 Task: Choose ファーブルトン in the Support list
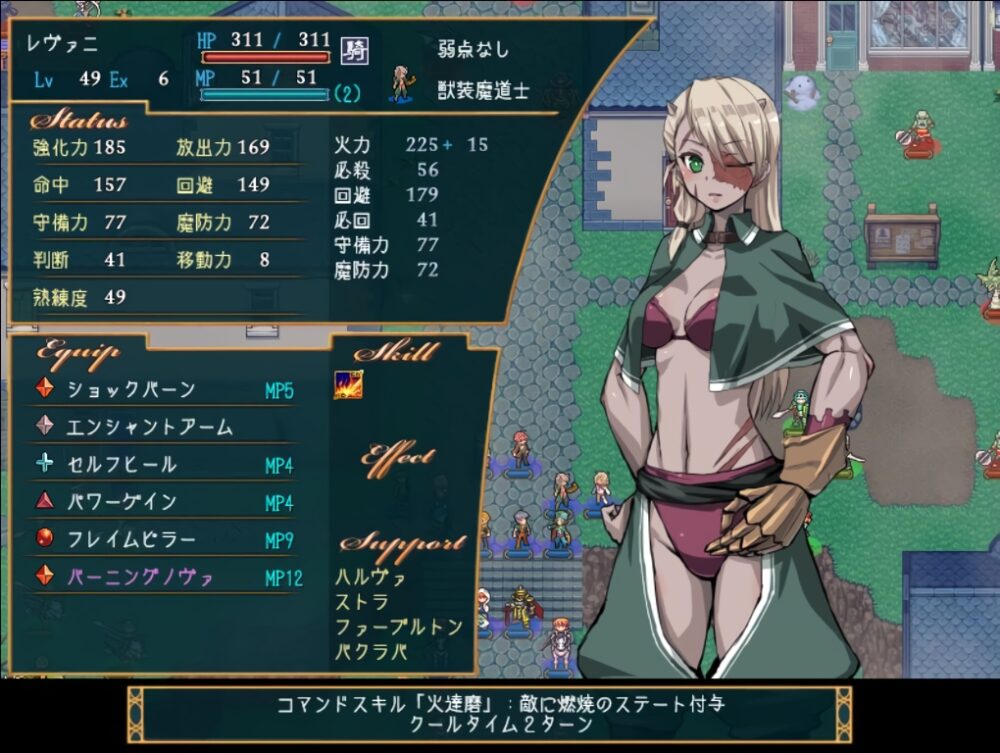(x=399, y=628)
